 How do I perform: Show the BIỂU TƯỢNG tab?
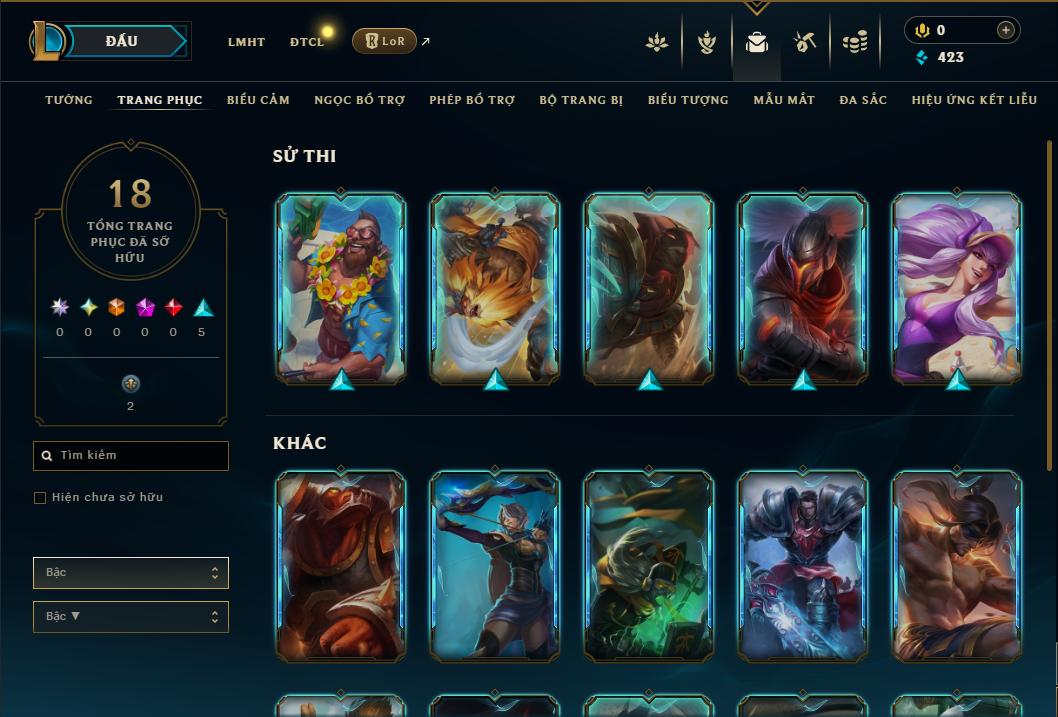pos(688,100)
